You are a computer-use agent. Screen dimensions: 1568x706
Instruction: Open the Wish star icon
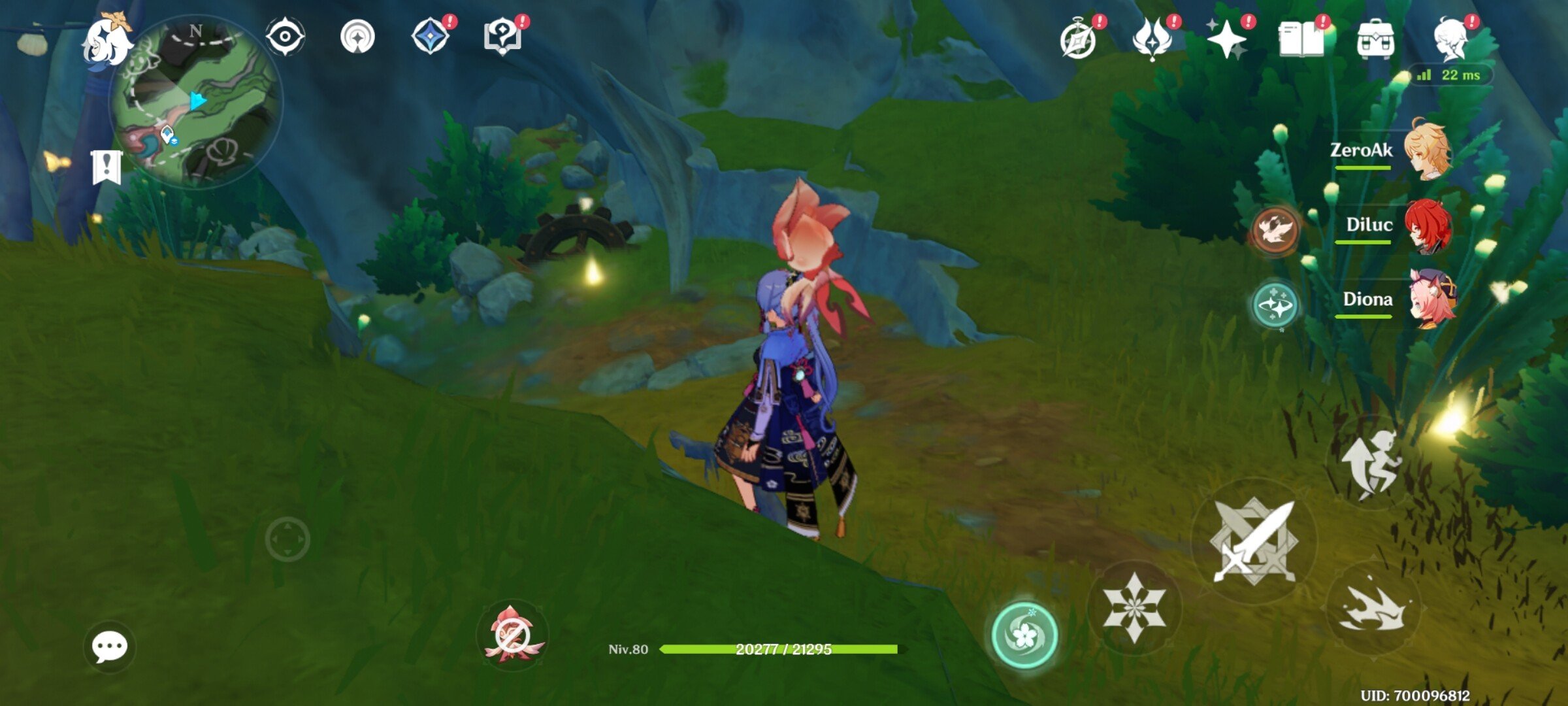pyautogui.click(x=1226, y=39)
